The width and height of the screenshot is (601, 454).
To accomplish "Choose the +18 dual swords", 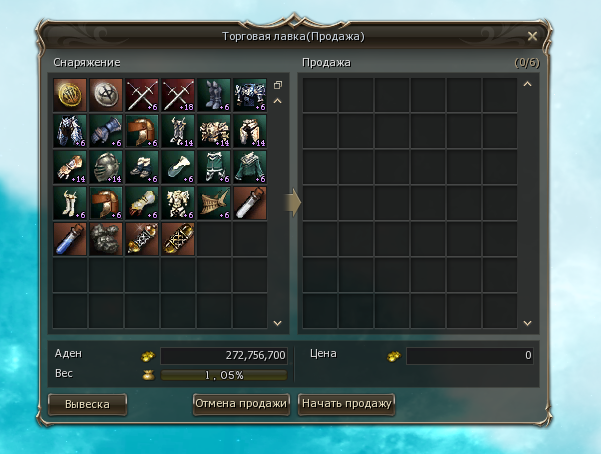I will [177, 96].
